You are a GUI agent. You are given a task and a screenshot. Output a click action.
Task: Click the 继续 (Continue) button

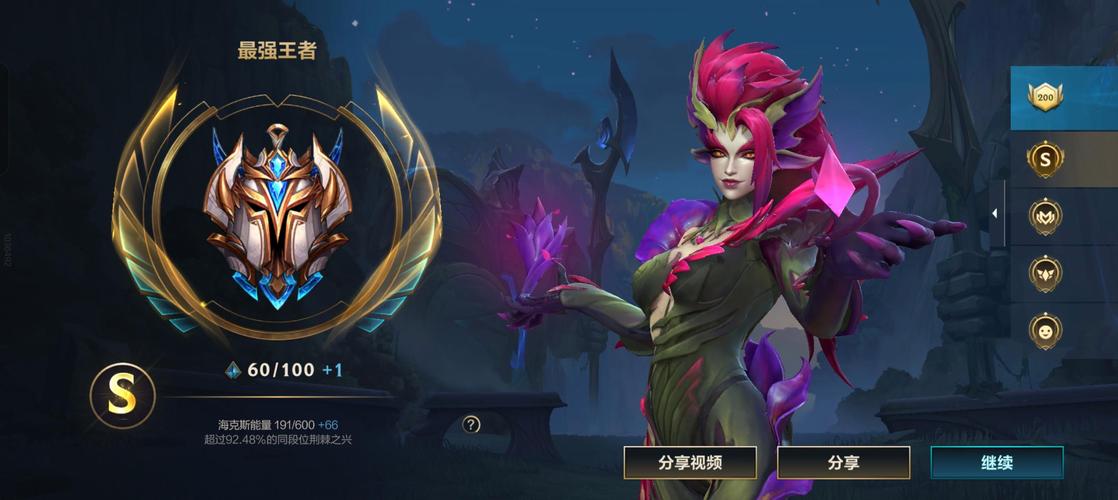996,463
